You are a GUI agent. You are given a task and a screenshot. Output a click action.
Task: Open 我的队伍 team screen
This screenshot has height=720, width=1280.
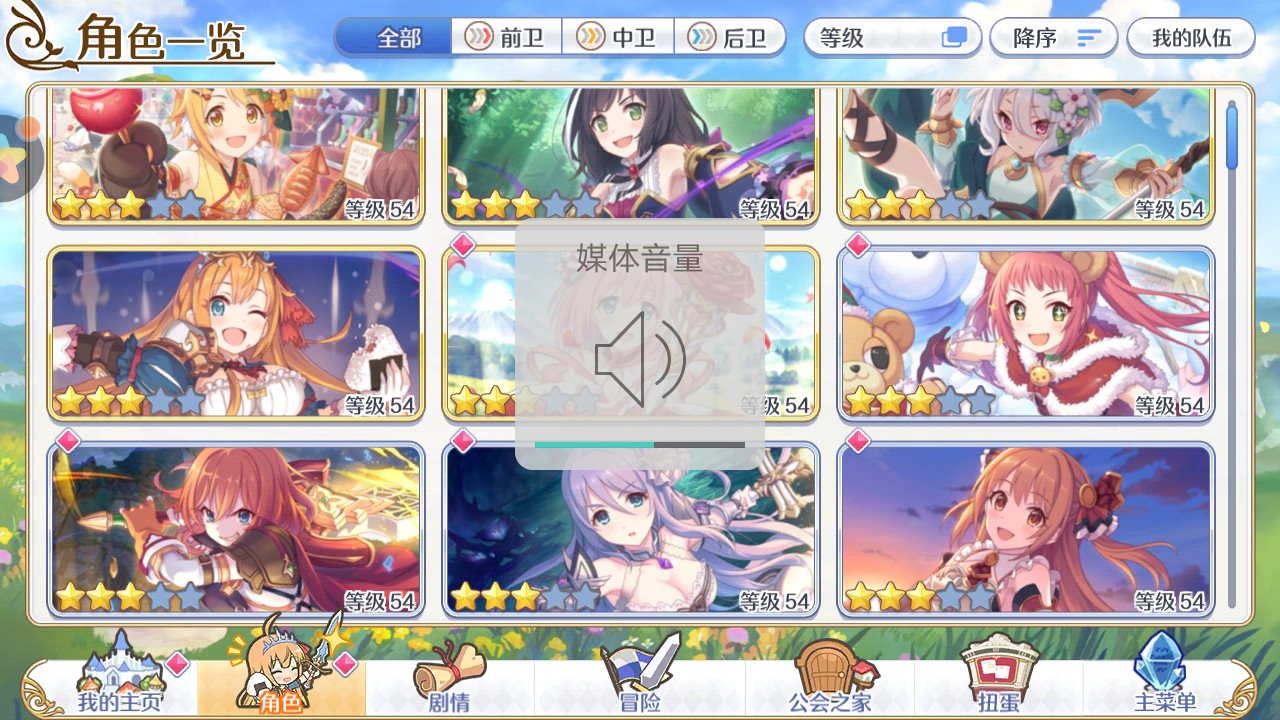point(1190,37)
